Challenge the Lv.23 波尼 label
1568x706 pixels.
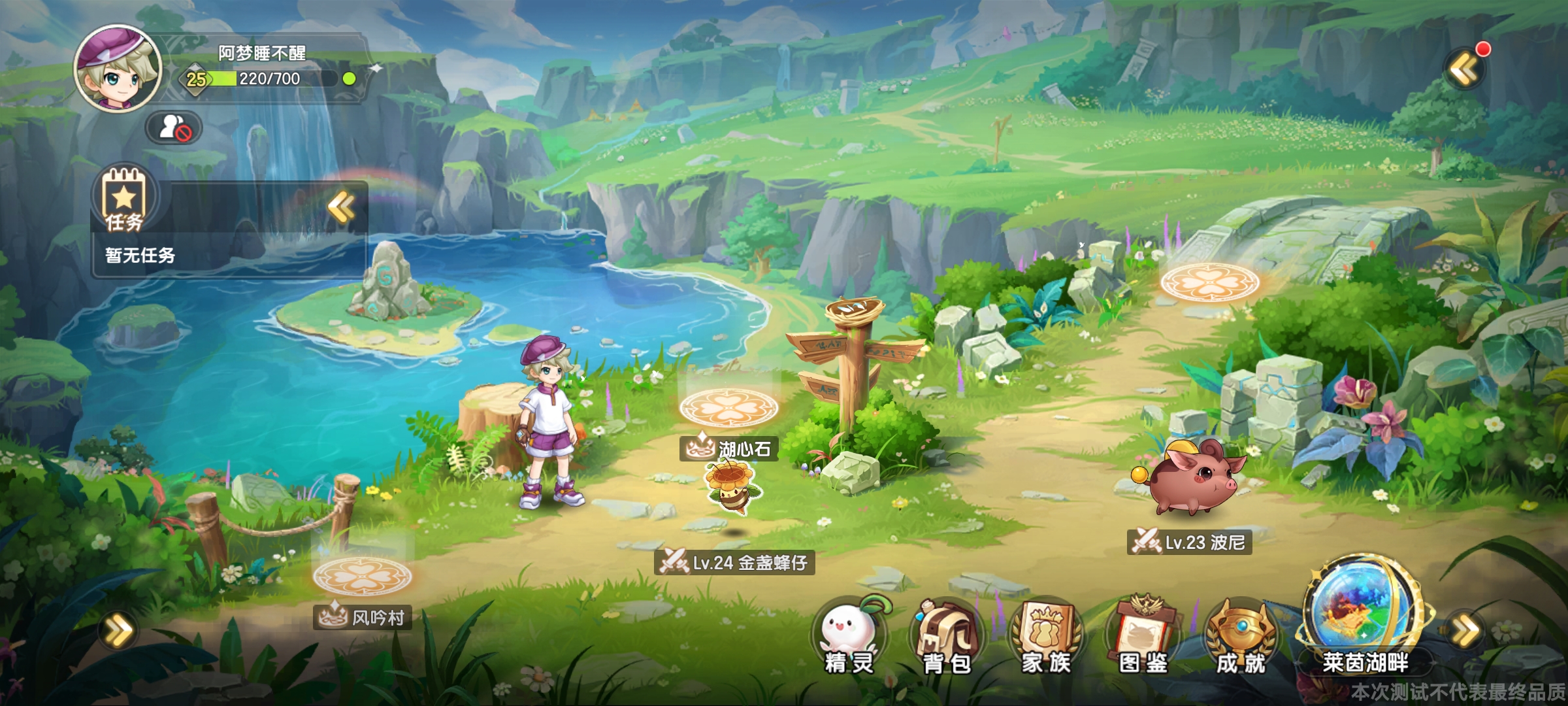tap(1189, 543)
